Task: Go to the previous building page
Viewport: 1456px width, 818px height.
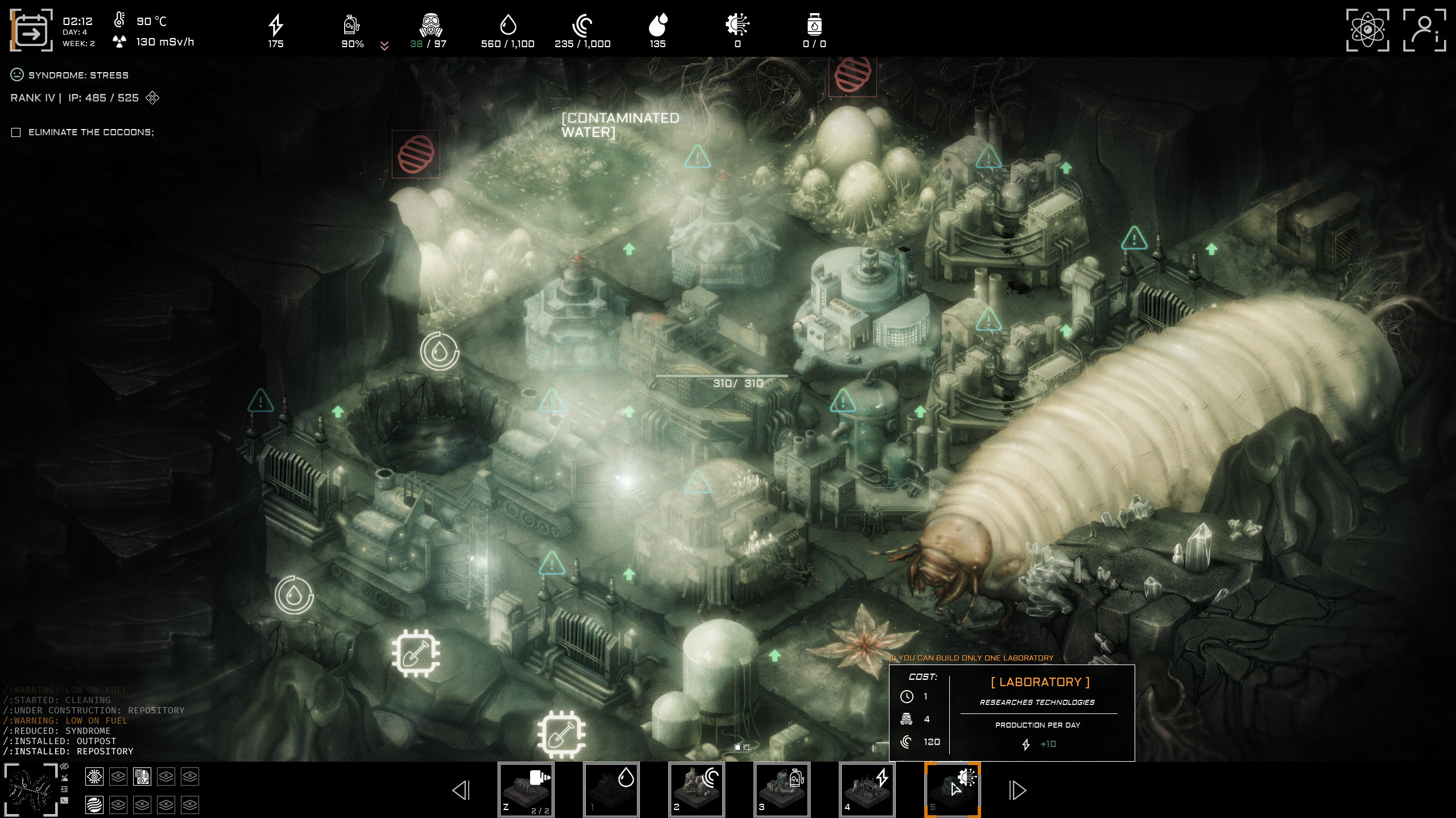Action: tap(461, 790)
